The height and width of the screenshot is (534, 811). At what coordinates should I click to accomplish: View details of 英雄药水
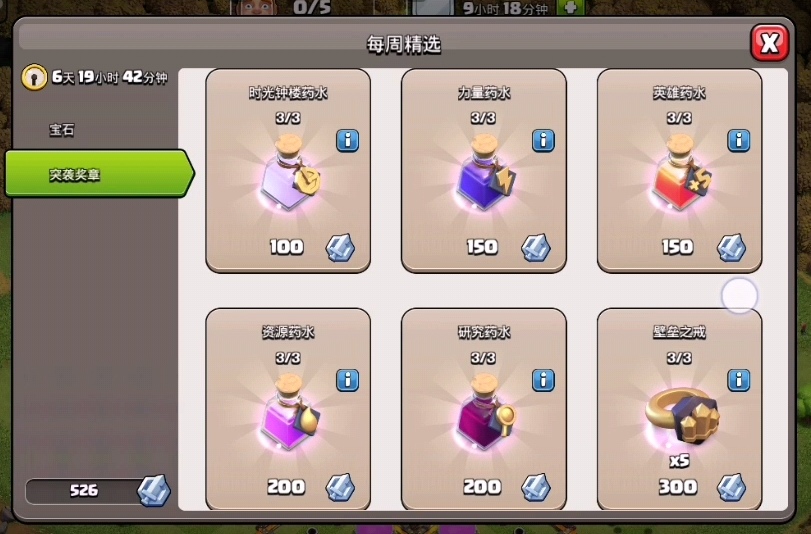tap(739, 140)
